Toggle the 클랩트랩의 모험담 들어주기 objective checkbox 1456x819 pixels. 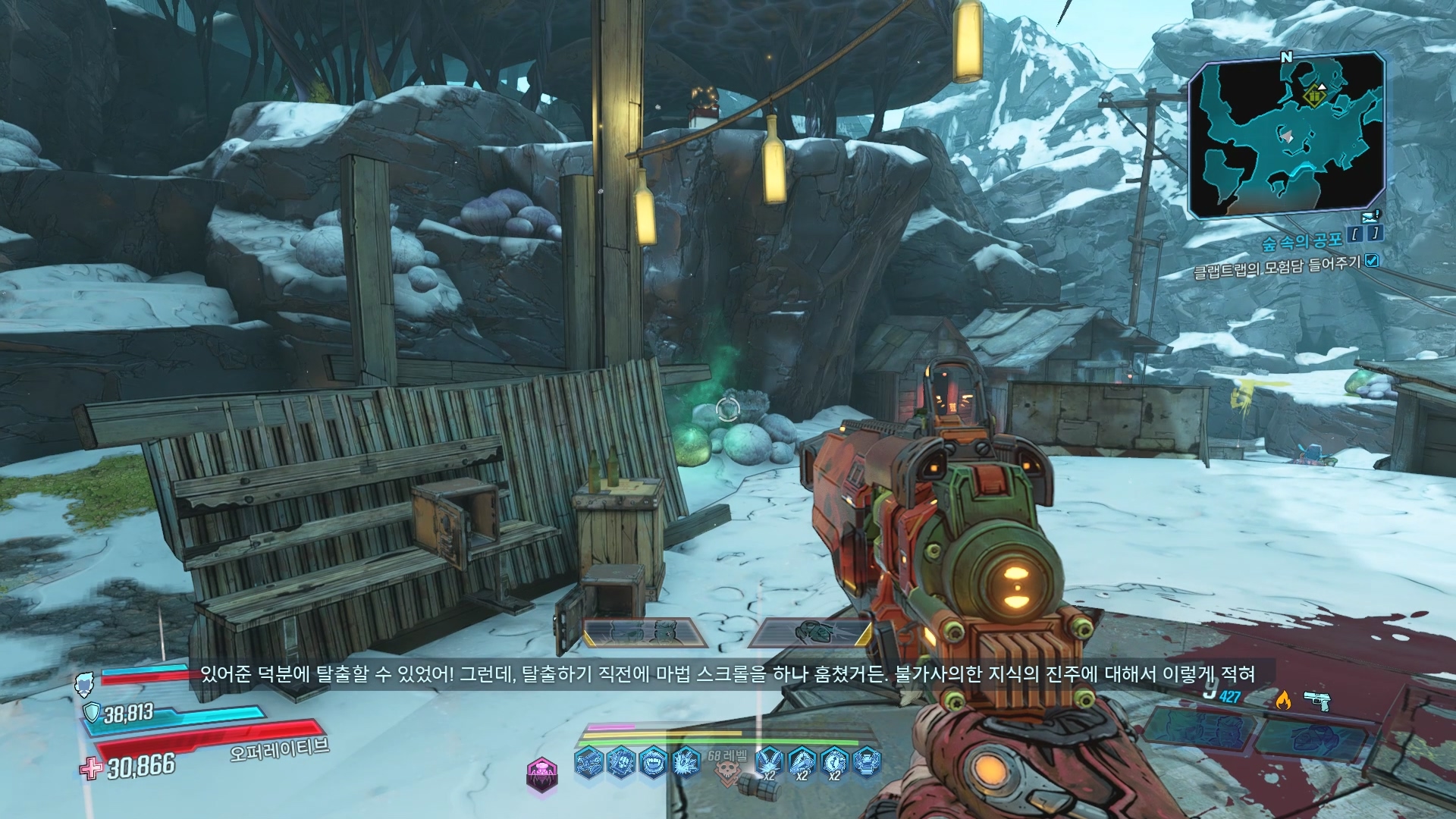pos(1372,261)
